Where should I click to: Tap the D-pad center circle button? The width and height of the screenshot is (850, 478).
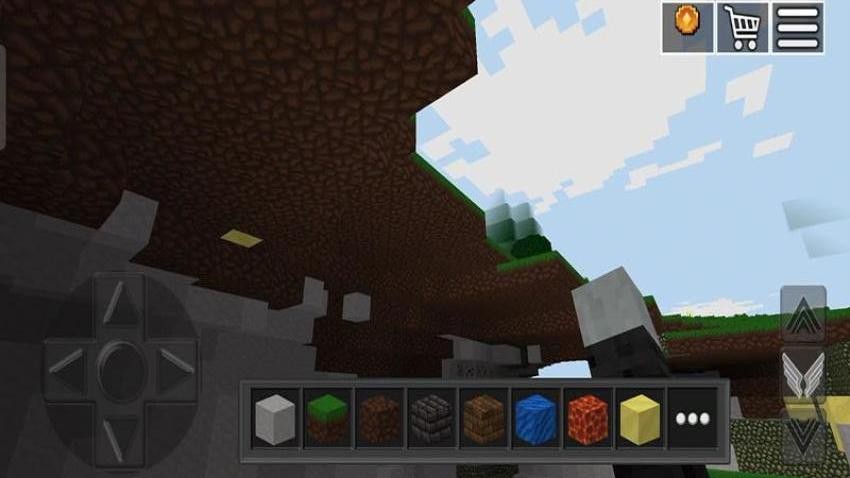(119, 357)
